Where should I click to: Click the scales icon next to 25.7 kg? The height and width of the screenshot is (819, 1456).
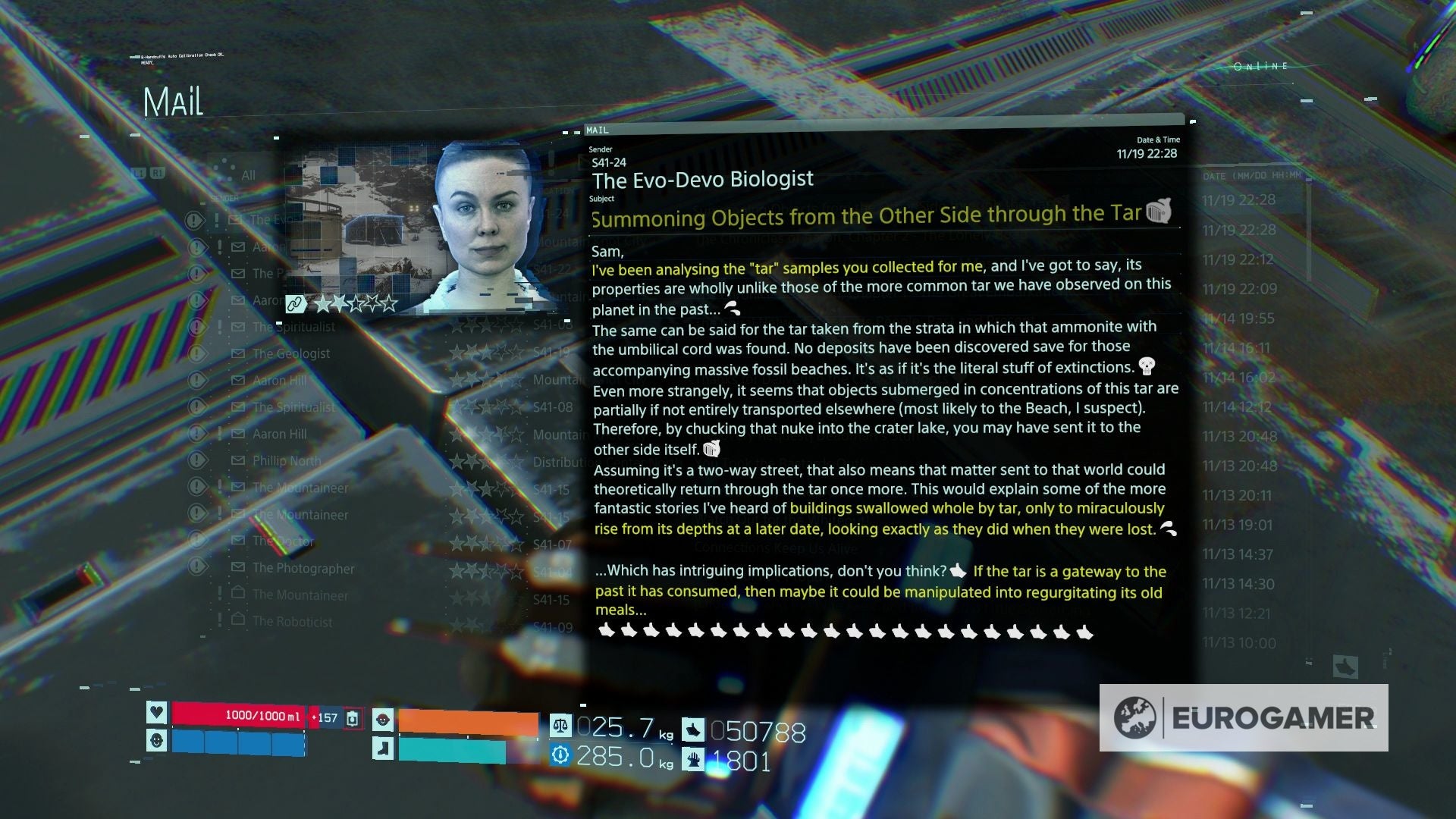point(560,725)
